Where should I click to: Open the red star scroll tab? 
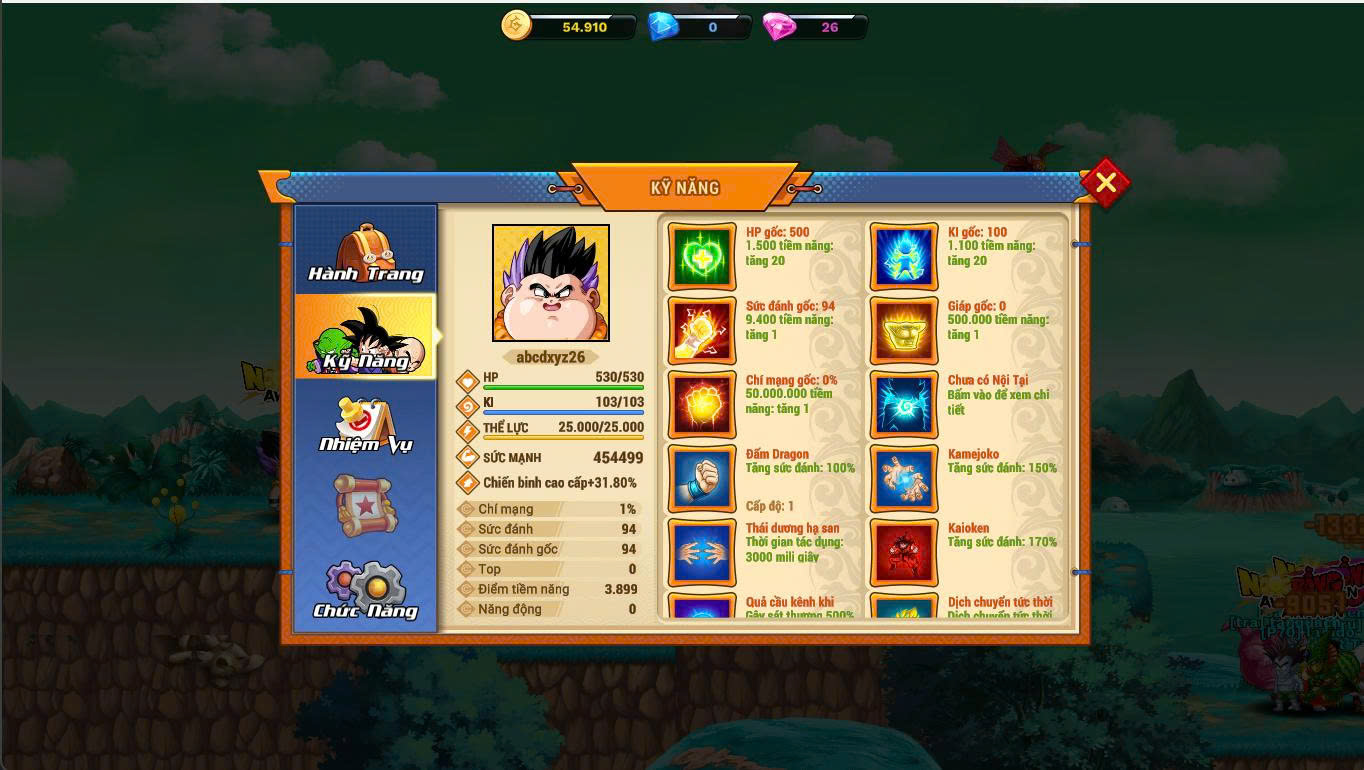(366, 505)
